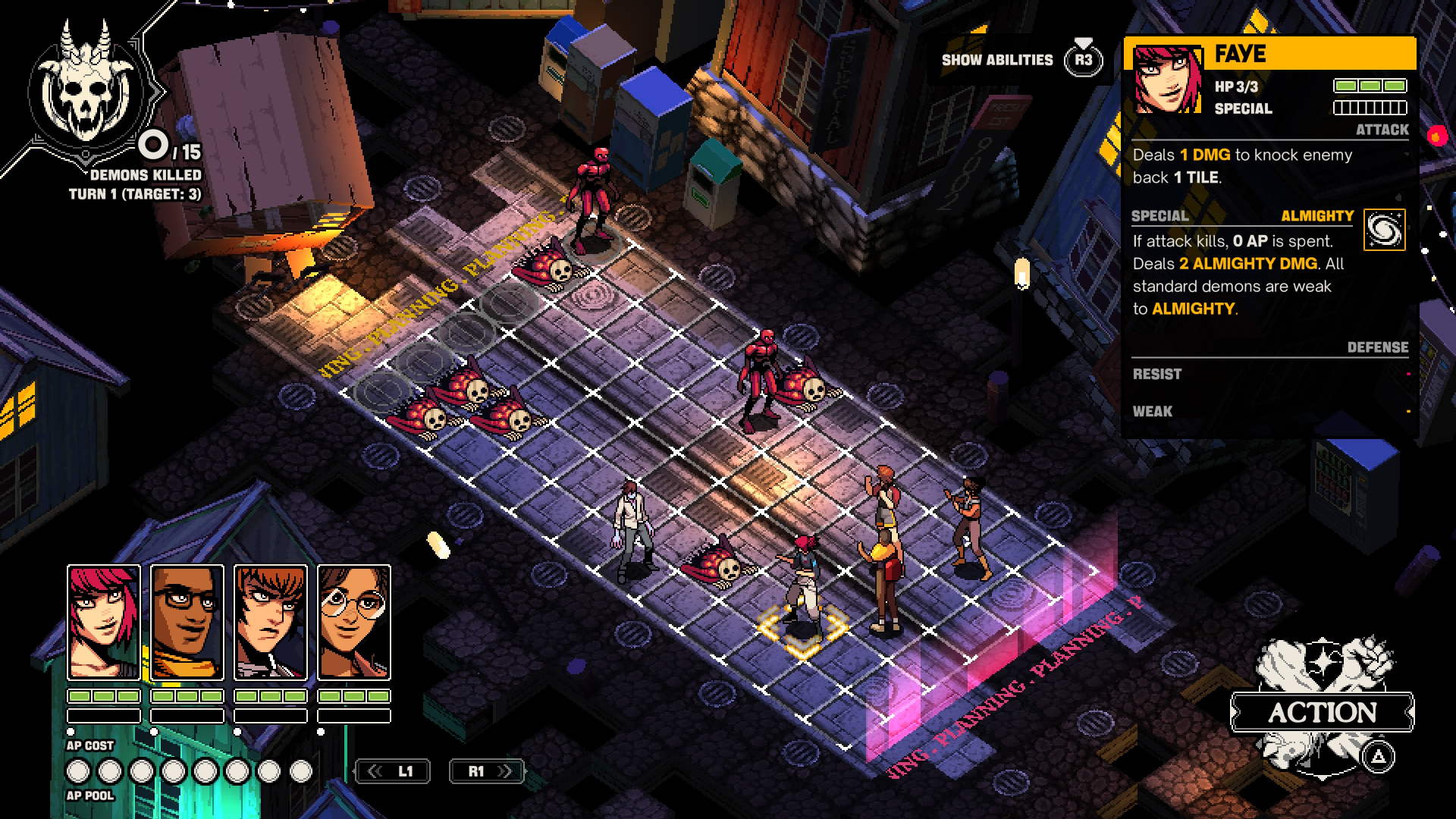Click Faye's portrait in the info panel

coord(1167,80)
